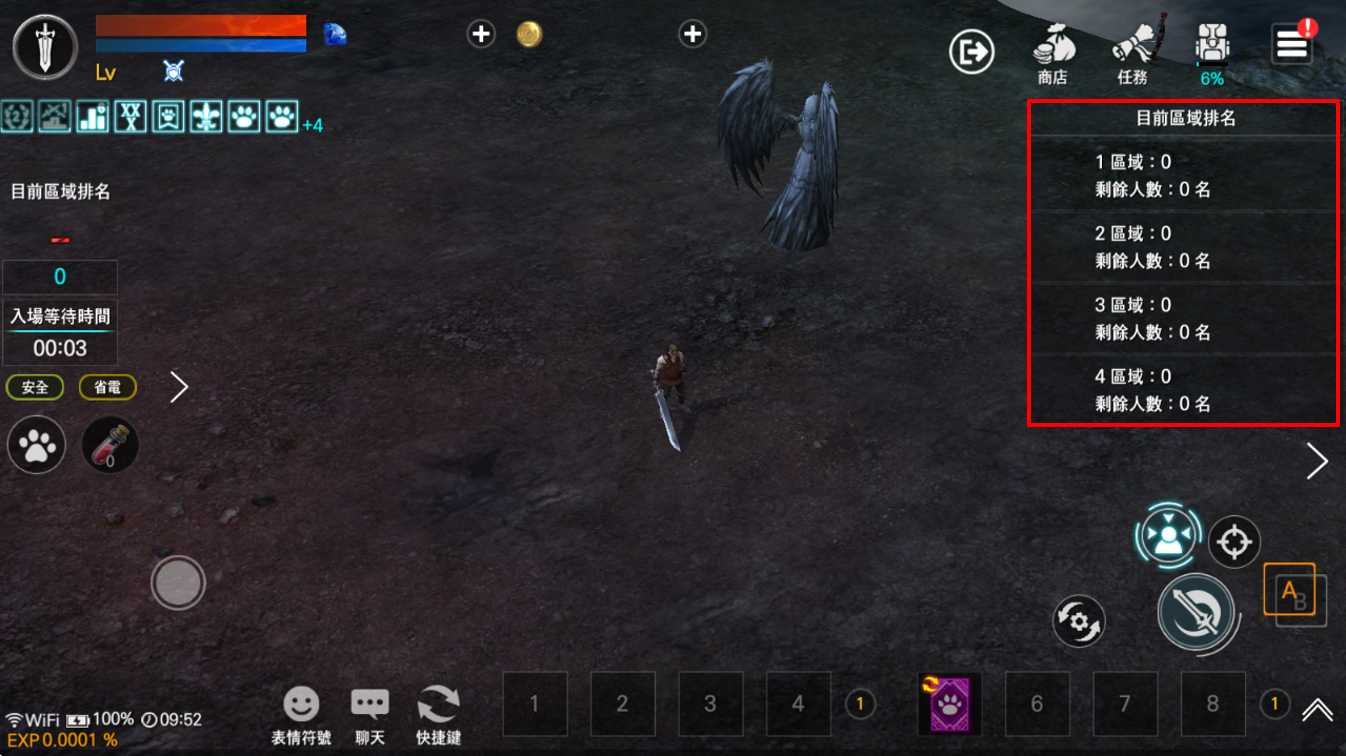Open the character portrait sword emblem
Image resolution: width=1346 pixels, height=756 pixels.
tap(45, 47)
